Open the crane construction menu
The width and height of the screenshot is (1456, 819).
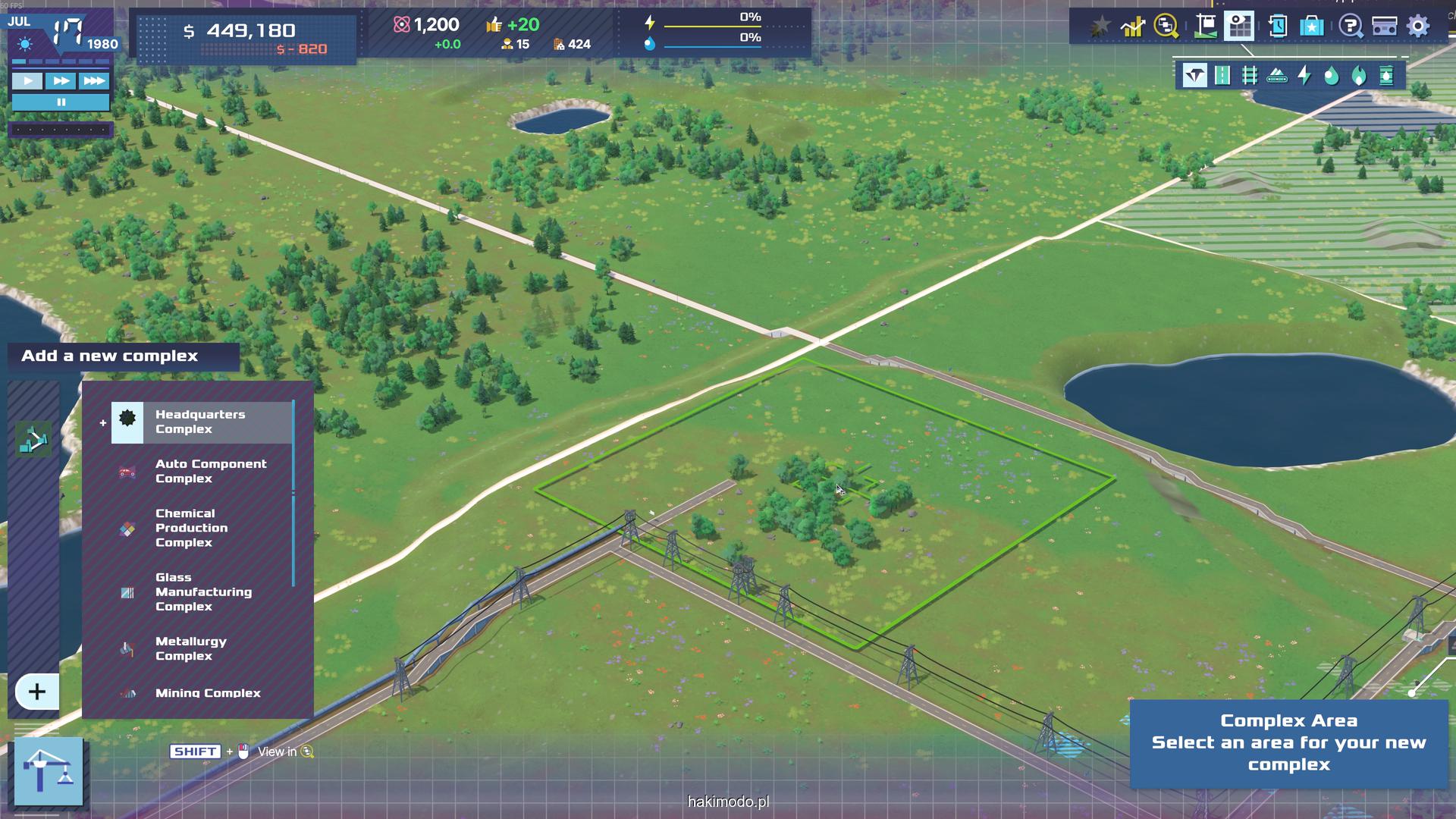(49, 770)
